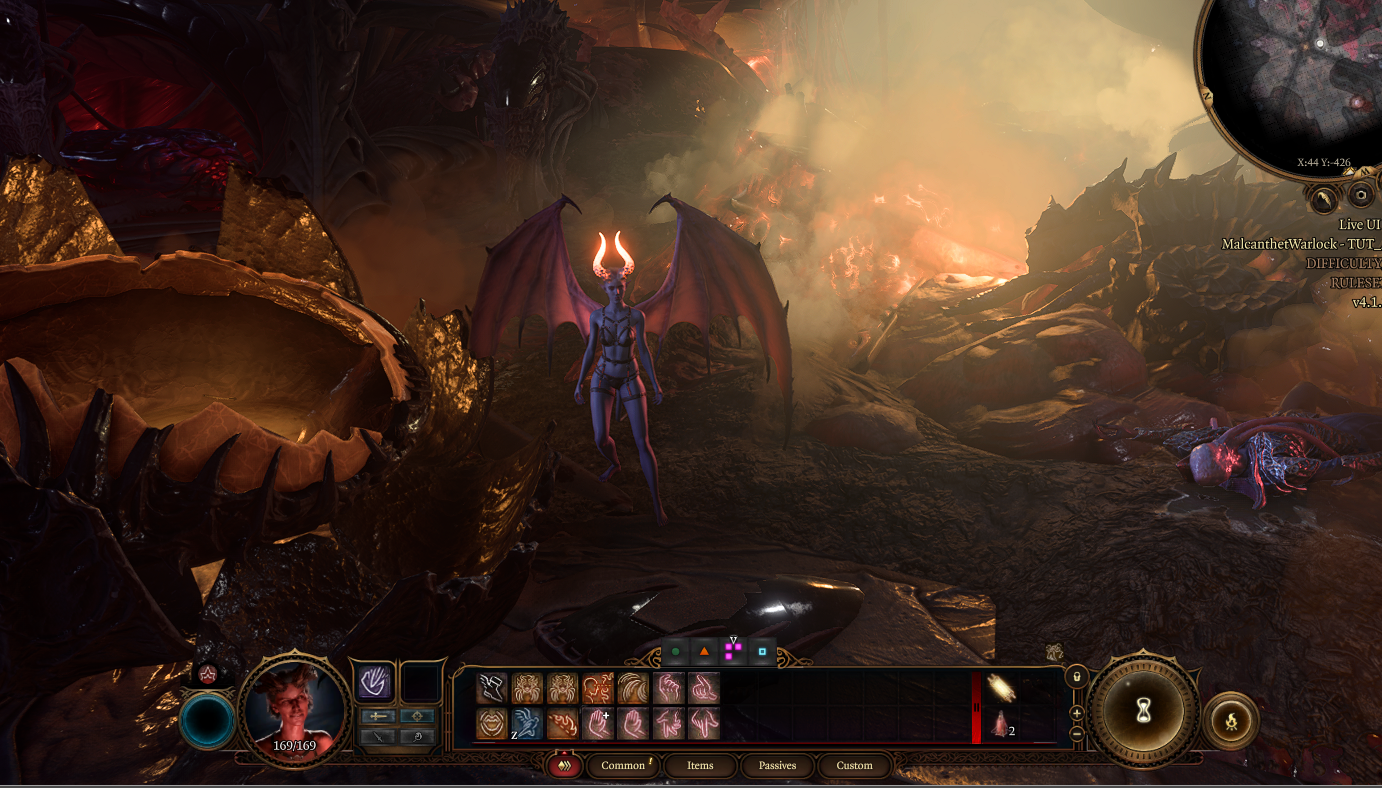
Task: Select the Custom hotbar tab
Action: pyautogui.click(x=854, y=766)
